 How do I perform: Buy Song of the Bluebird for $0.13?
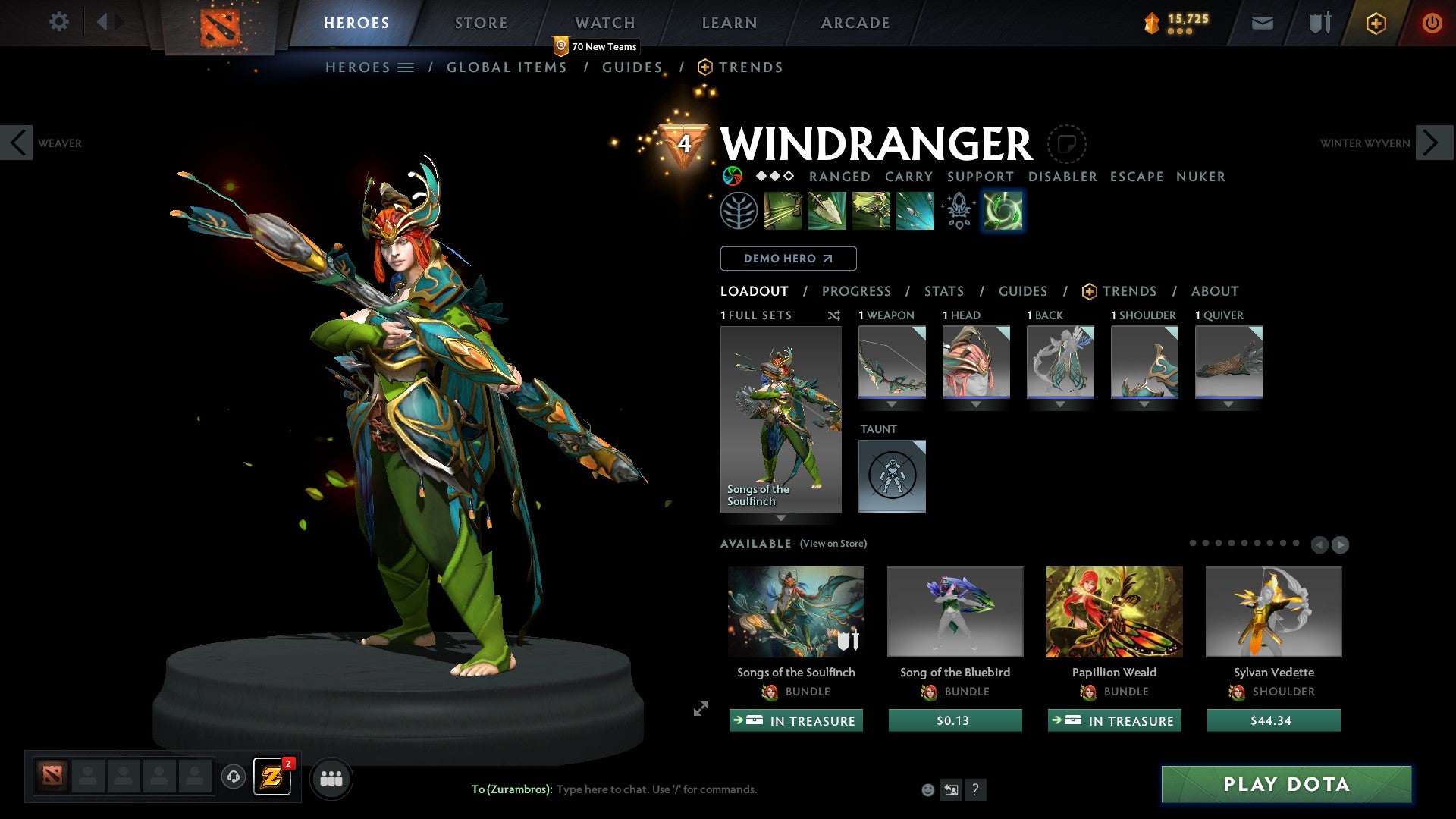pos(955,720)
